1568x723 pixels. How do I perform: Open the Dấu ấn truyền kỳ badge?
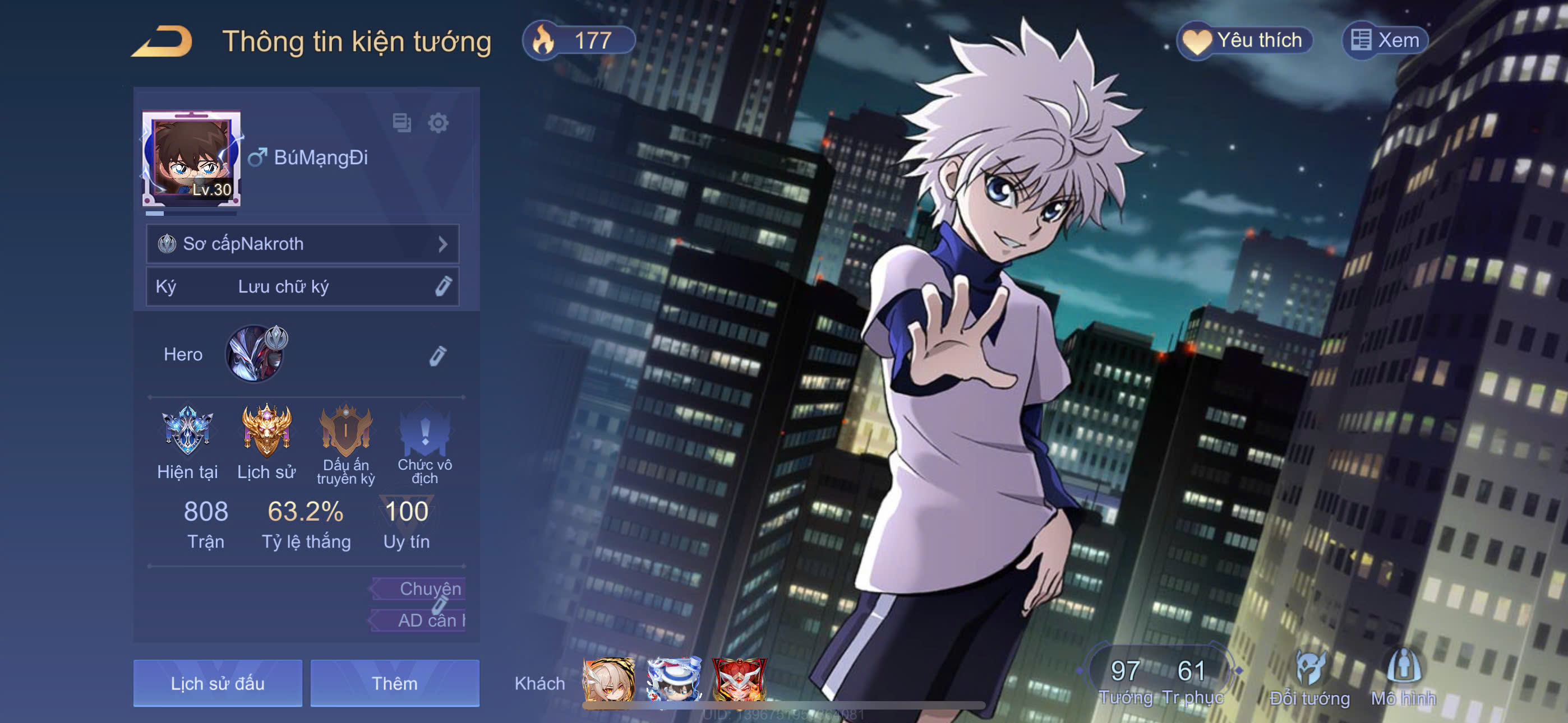click(346, 431)
